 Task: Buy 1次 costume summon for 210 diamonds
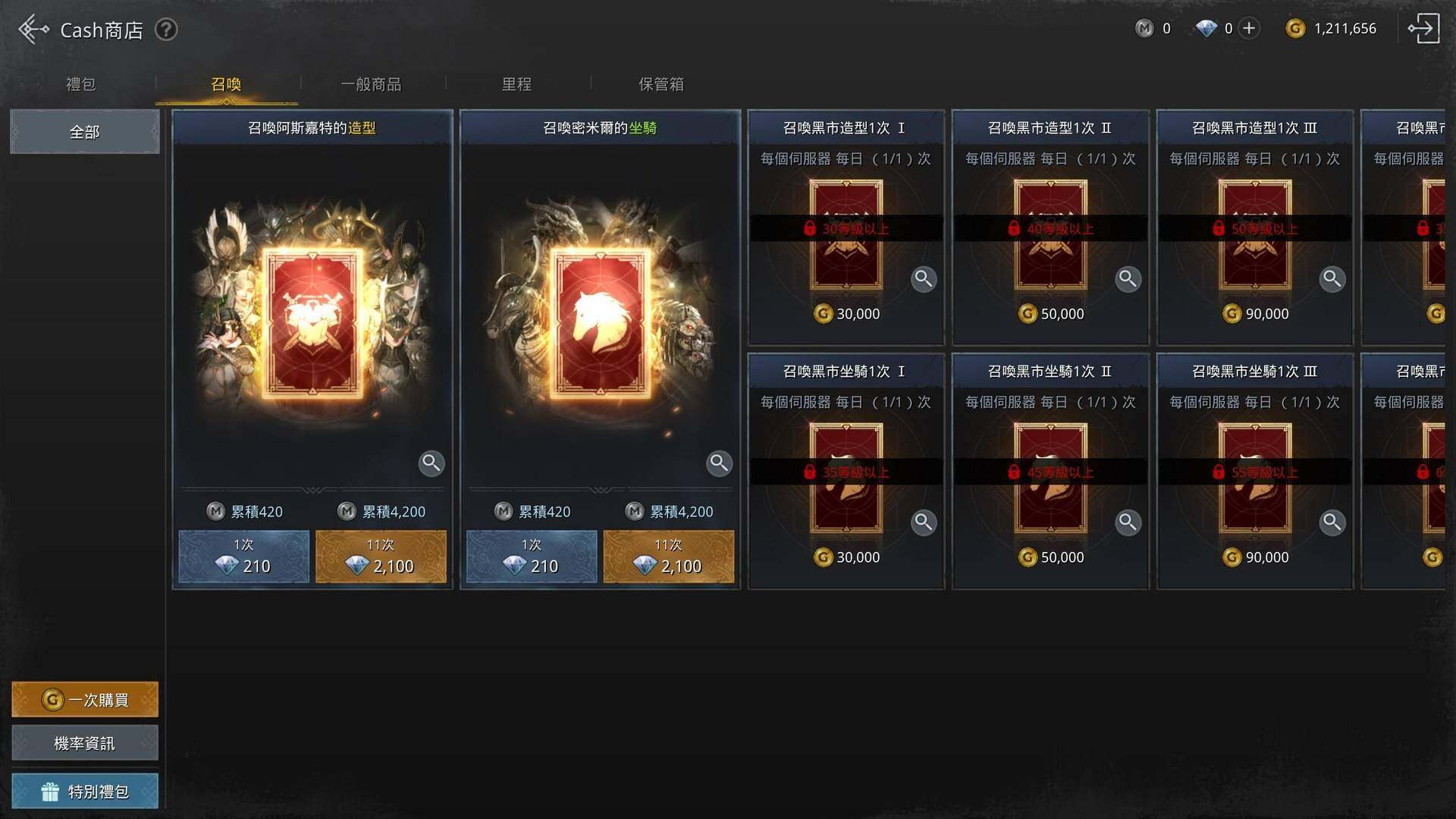(243, 557)
